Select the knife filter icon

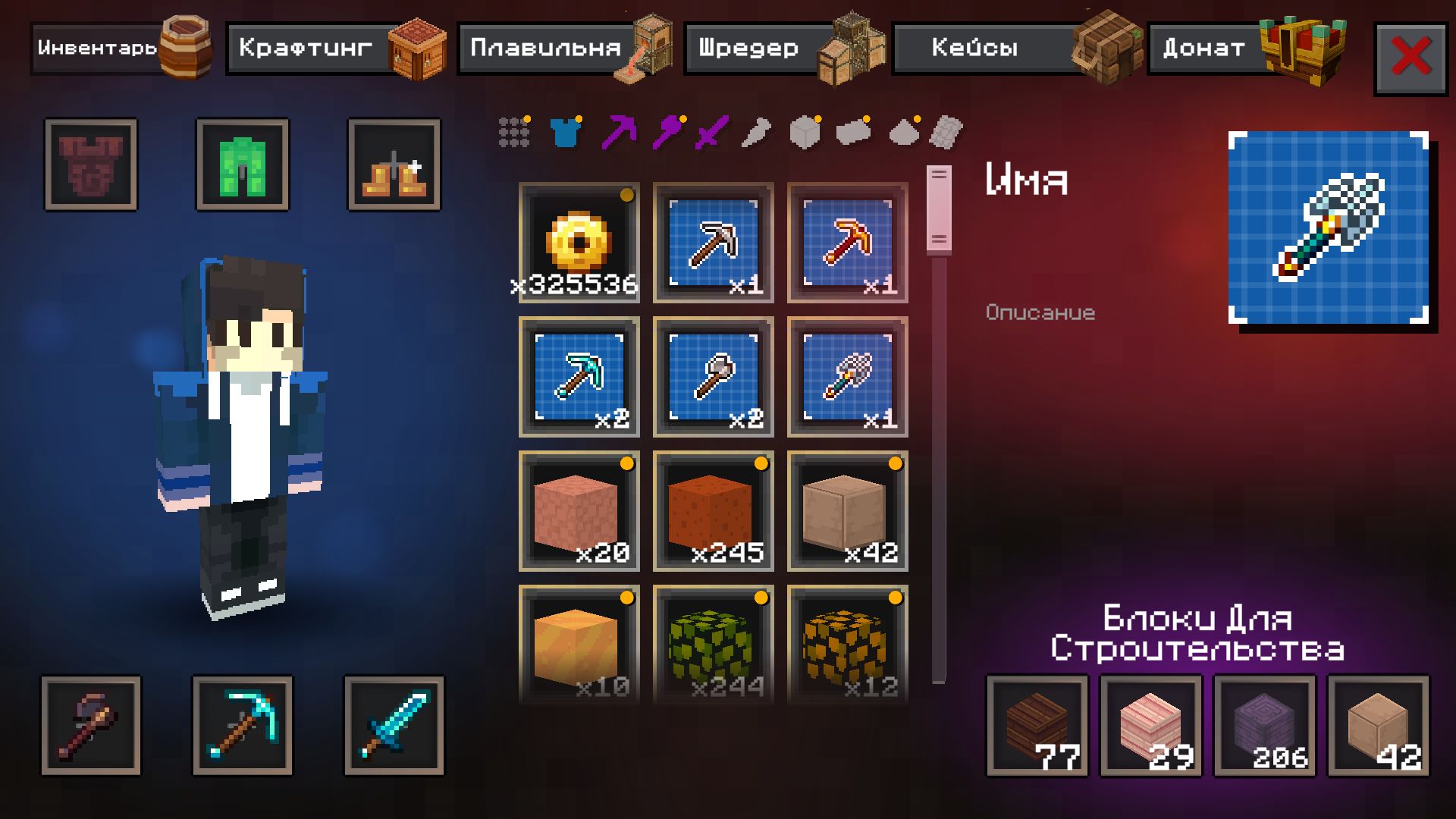757,133
